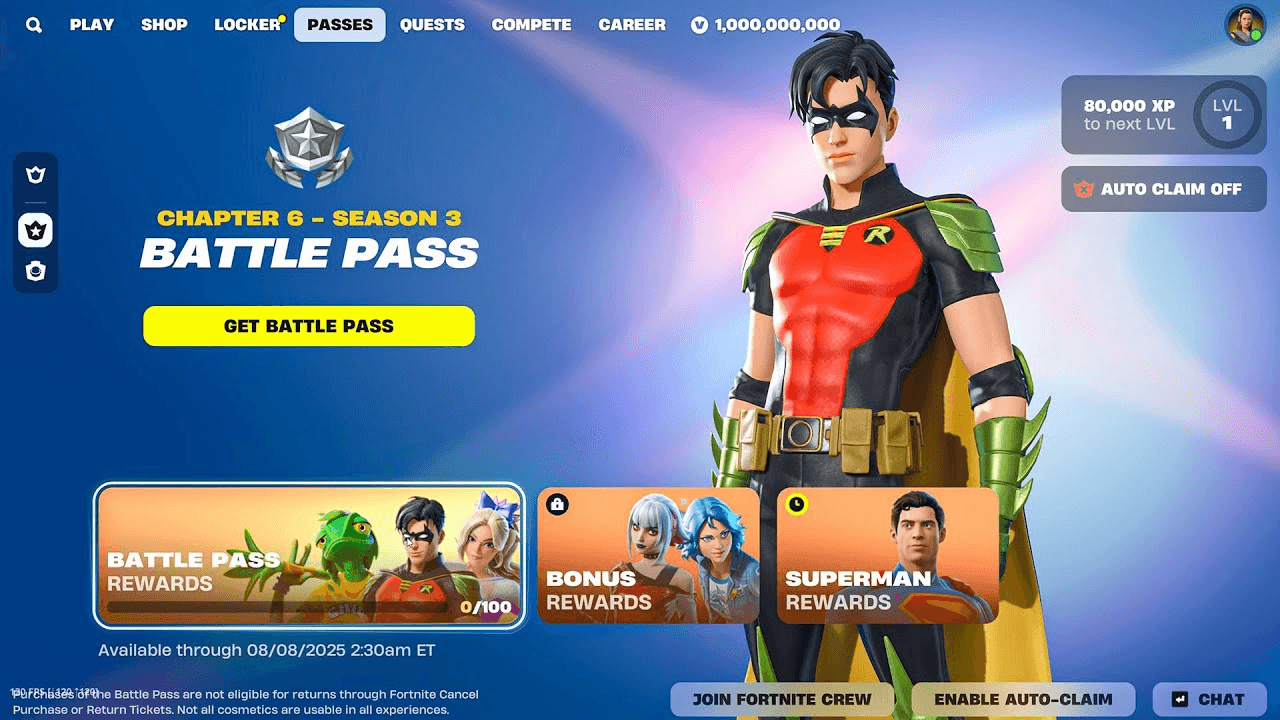Click the clock icon on Superman Rewards
The height and width of the screenshot is (720, 1280).
tap(795, 504)
